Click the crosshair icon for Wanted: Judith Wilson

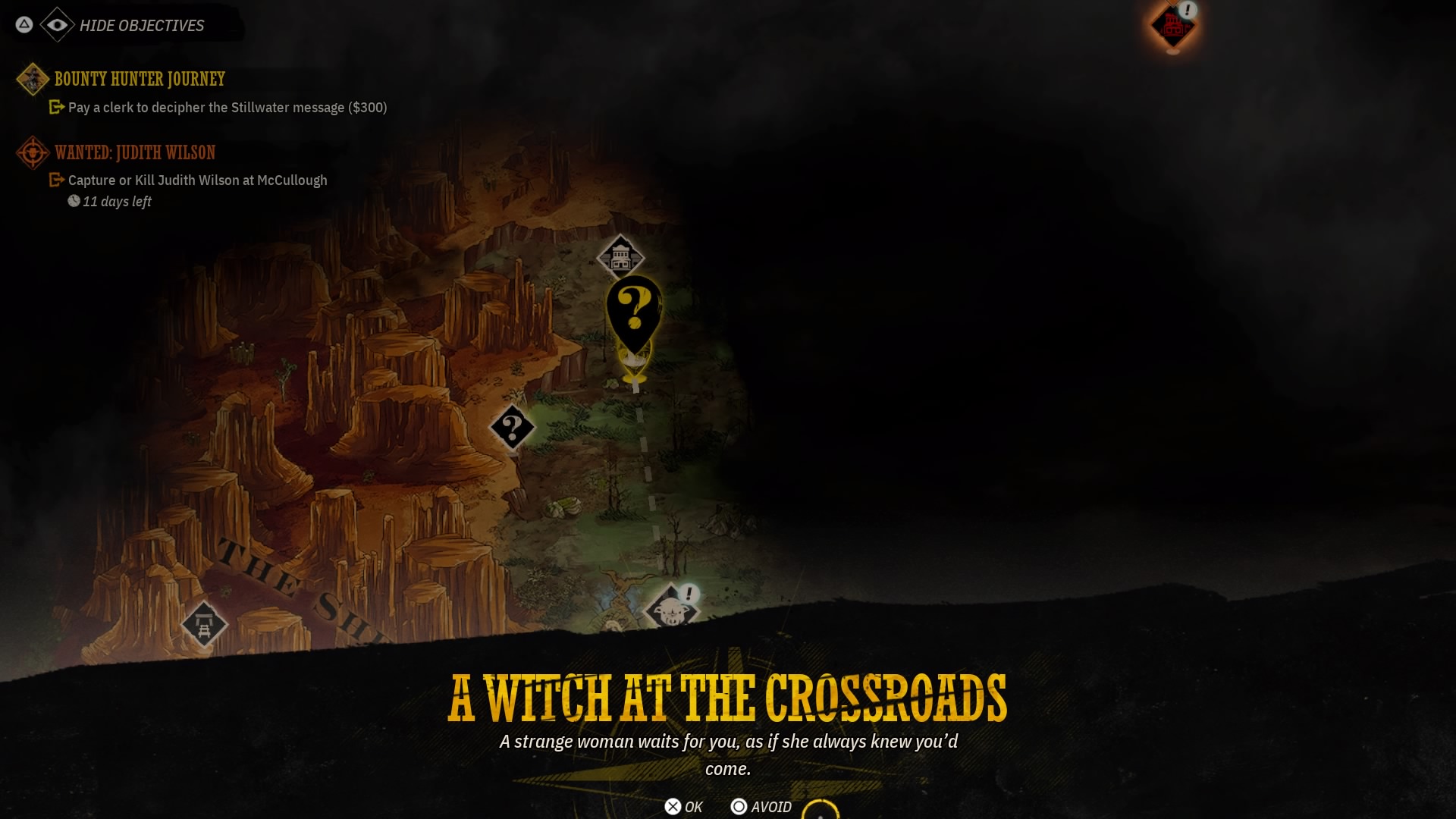point(30,152)
